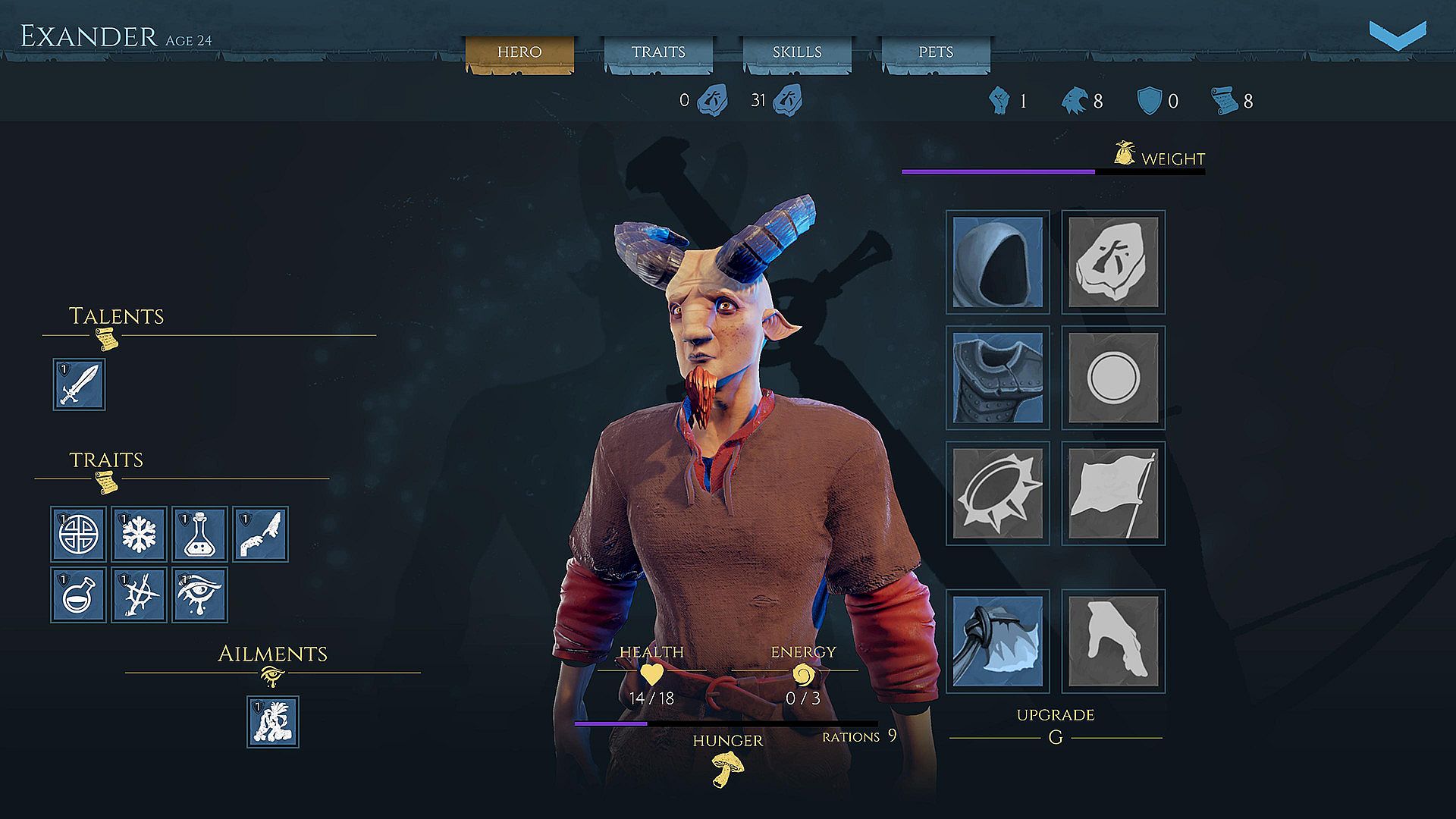Select the rune stone equipment slot

tap(1112, 262)
